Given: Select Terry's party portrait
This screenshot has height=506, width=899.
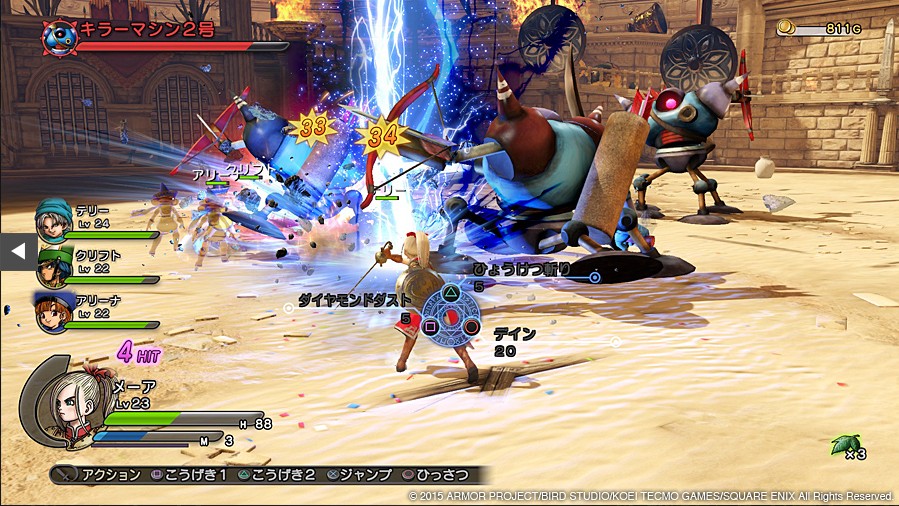Looking at the screenshot, I should [x=53, y=221].
